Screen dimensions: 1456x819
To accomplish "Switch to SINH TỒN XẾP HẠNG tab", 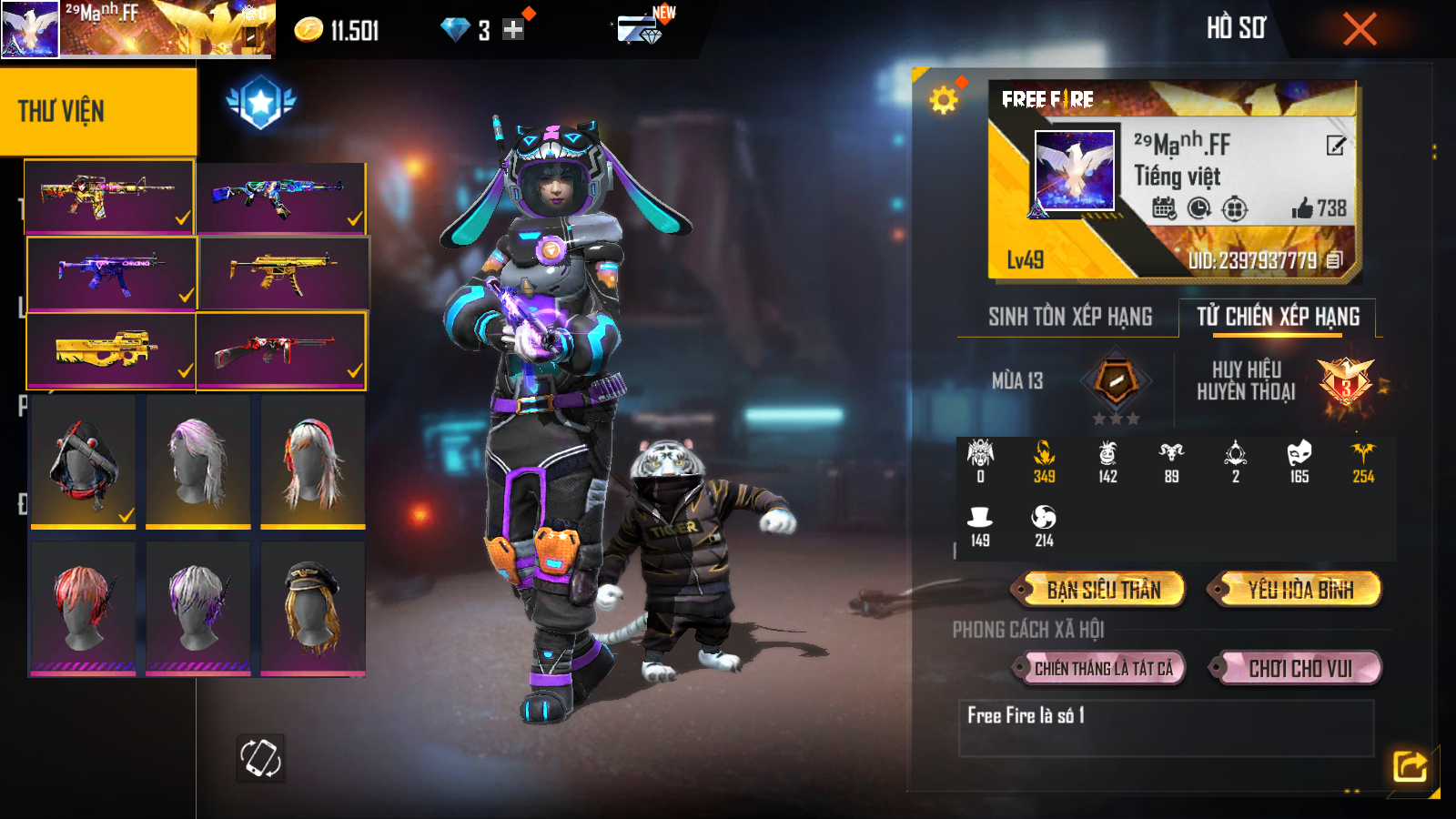I will click(x=1070, y=317).
